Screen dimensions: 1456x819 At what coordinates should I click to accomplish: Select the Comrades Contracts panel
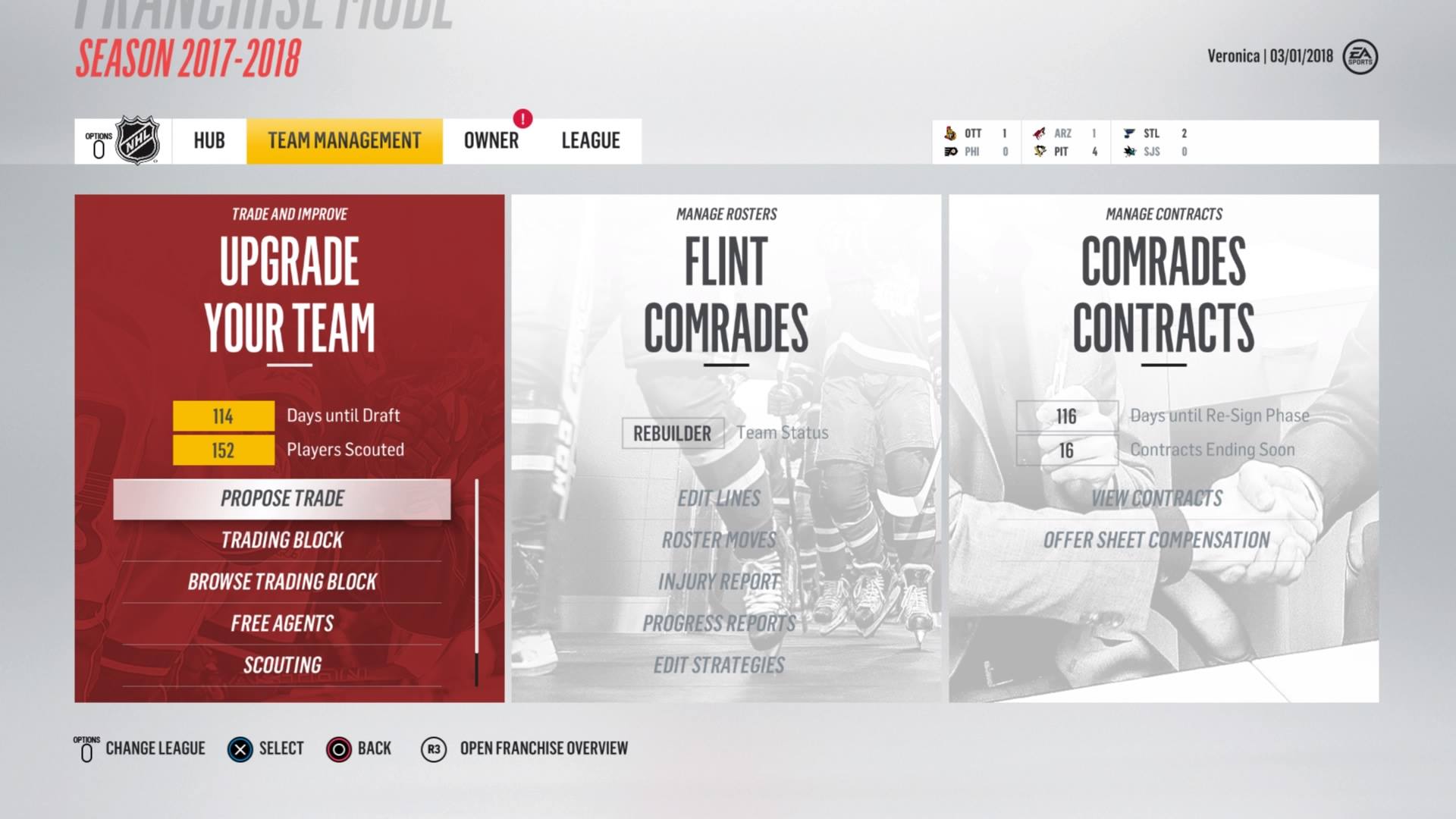(x=1163, y=296)
